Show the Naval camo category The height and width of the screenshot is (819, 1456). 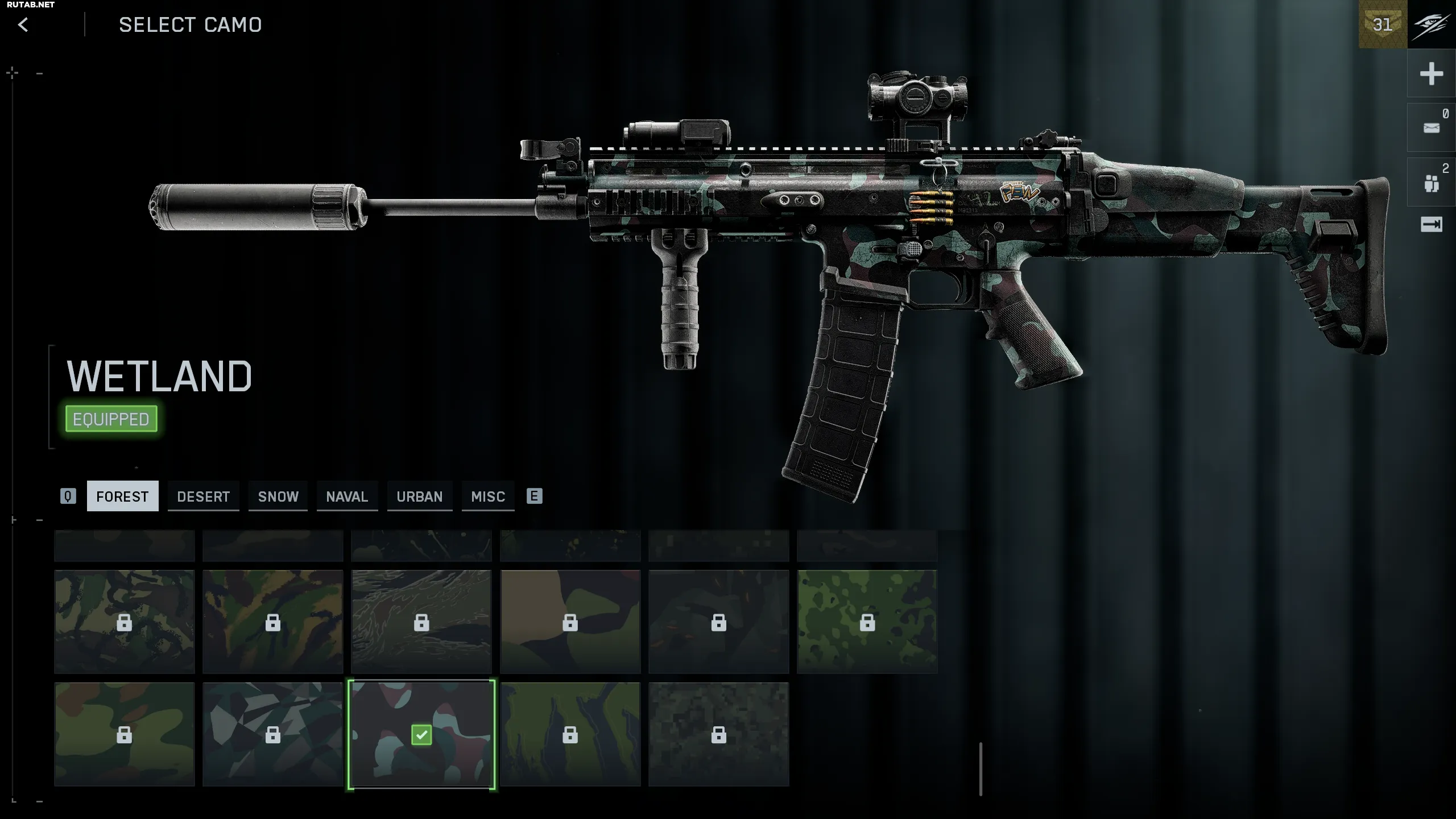pos(347,497)
